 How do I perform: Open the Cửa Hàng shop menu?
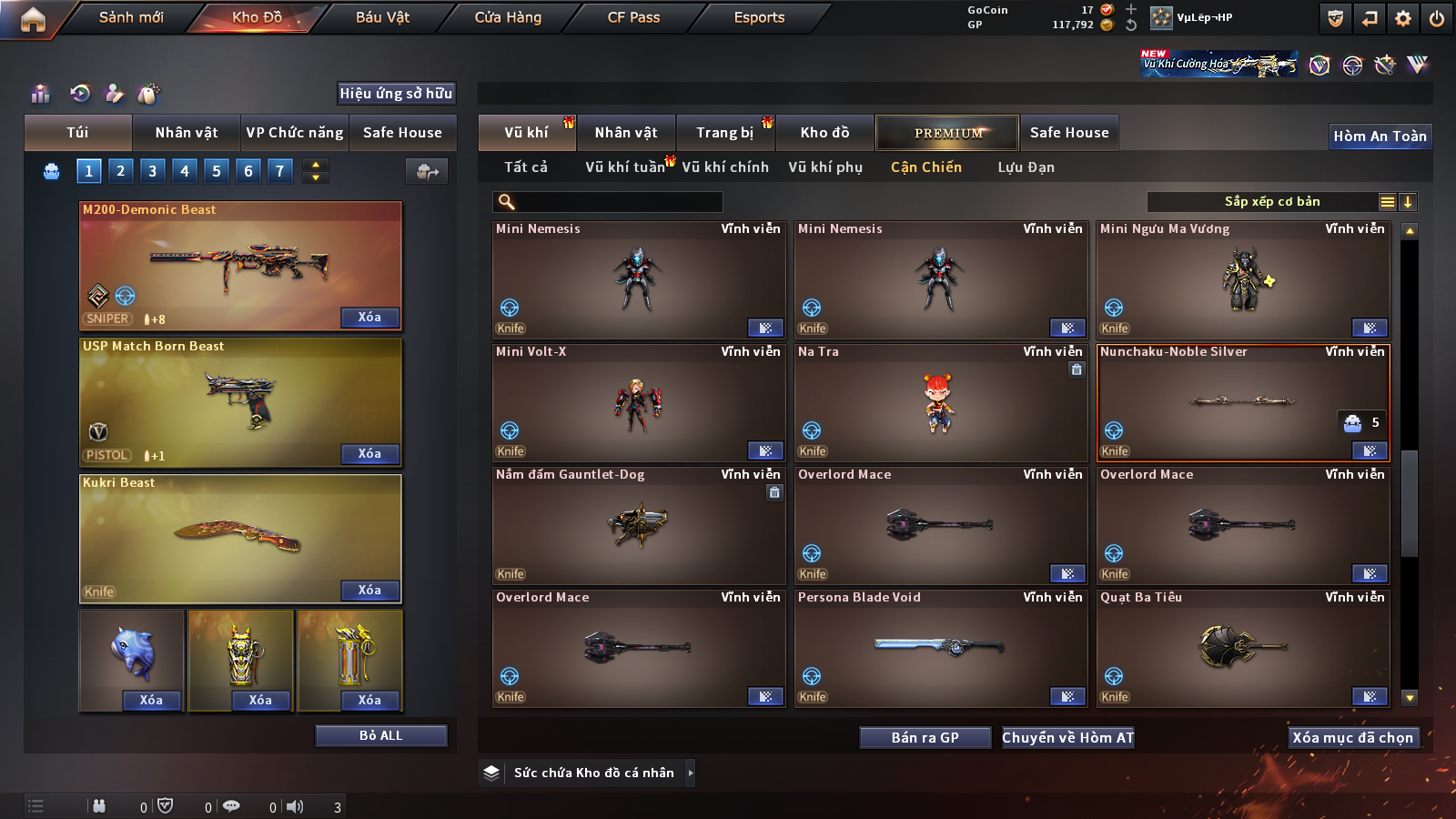point(508,17)
